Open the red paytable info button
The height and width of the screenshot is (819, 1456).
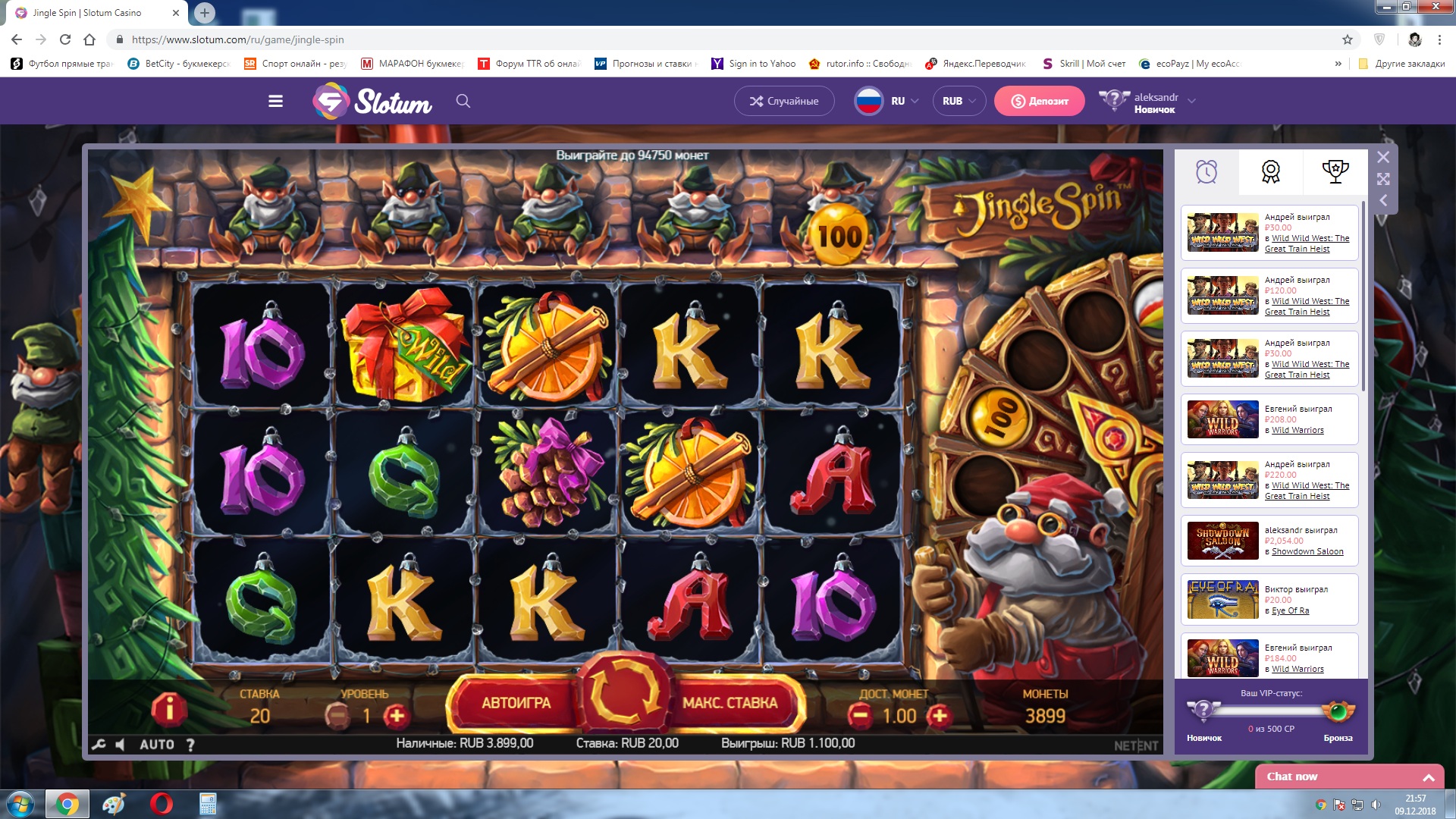click(x=168, y=709)
